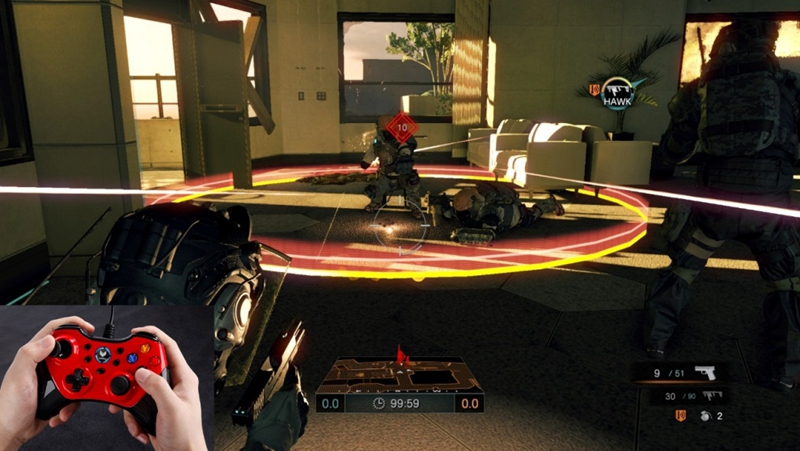Click the red enemy arrow on the minimap

[x=404, y=356]
